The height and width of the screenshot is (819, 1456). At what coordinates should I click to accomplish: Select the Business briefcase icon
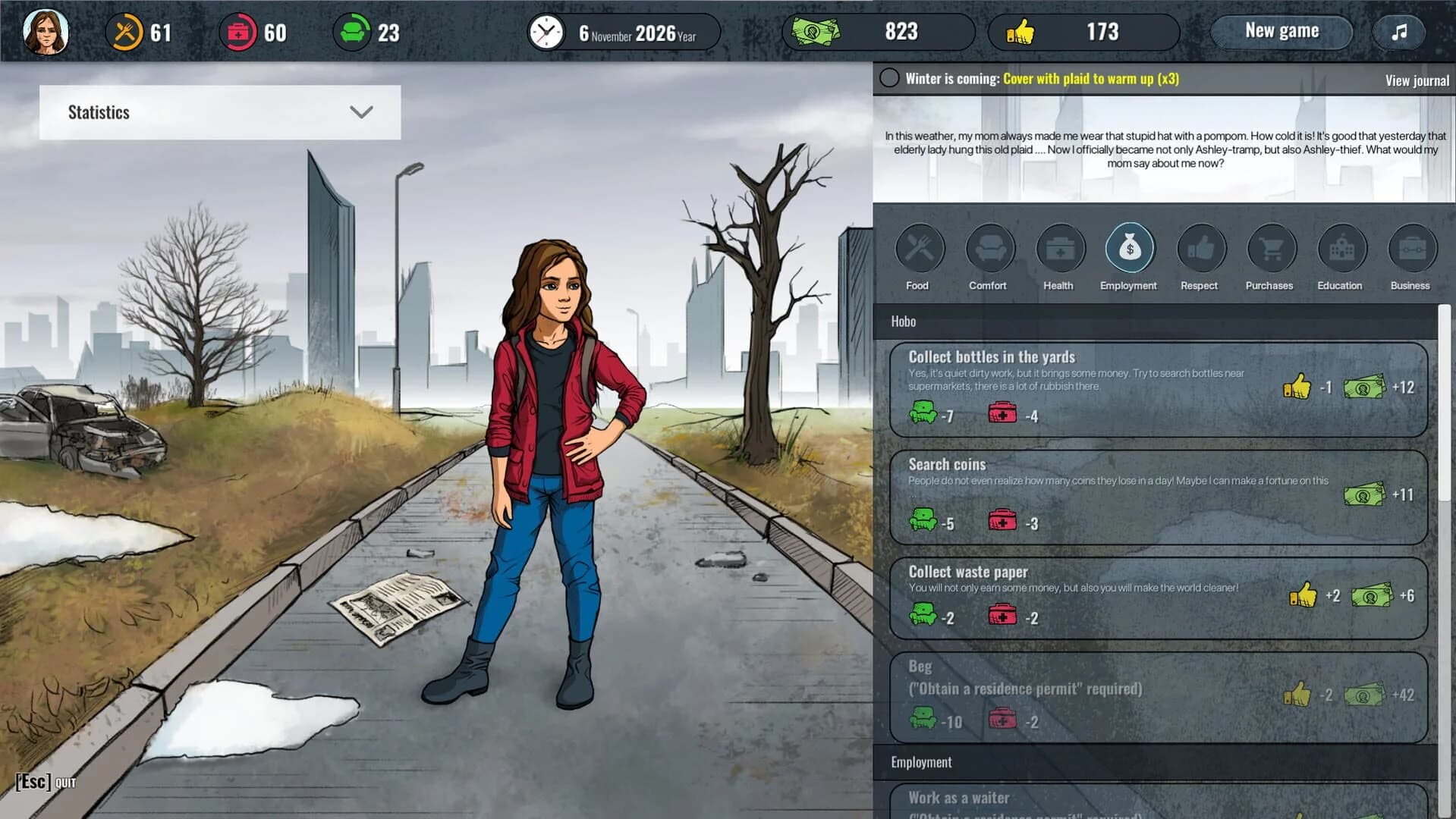1409,248
